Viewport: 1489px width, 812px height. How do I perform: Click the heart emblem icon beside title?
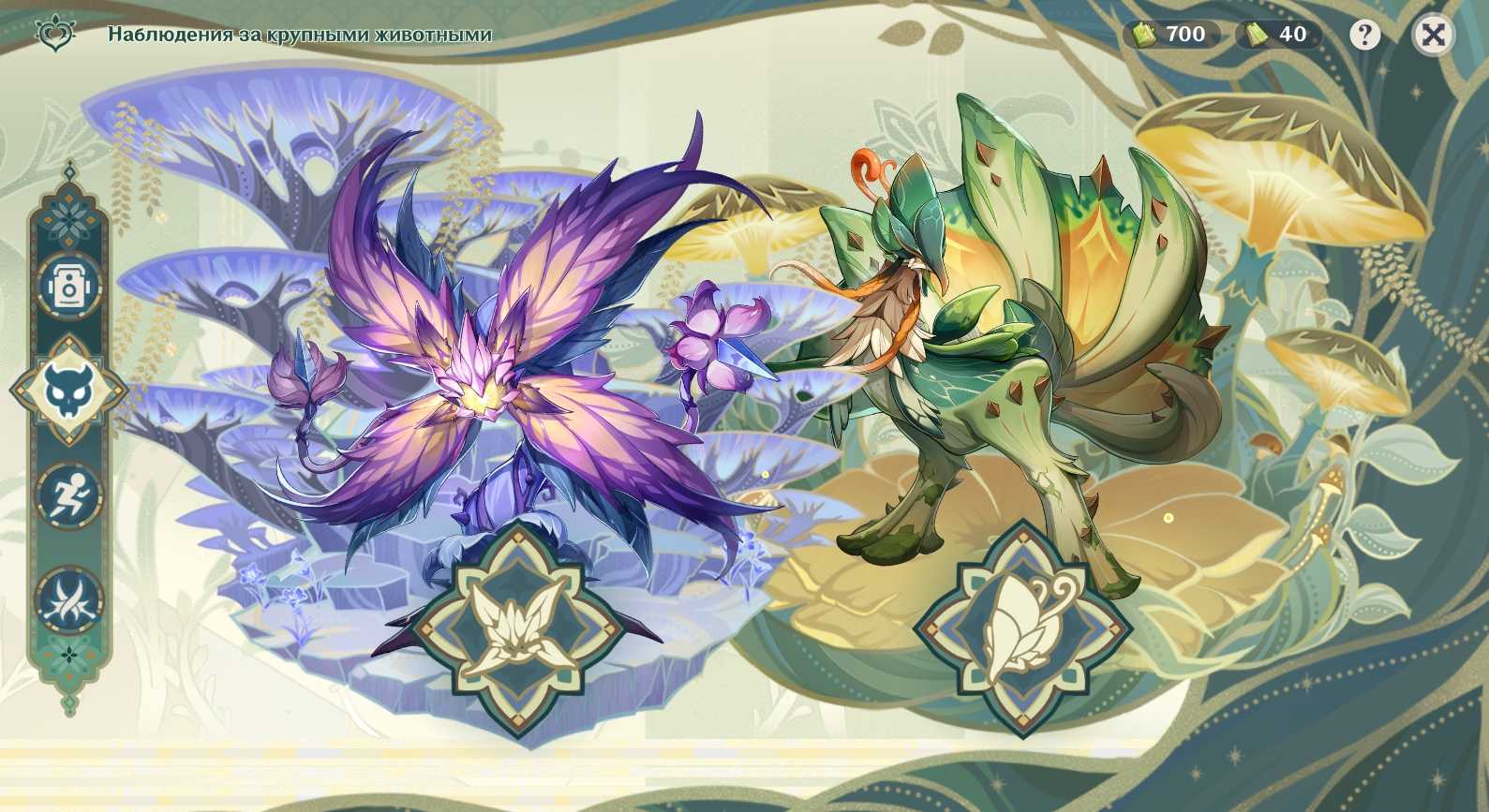click(52, 35)
